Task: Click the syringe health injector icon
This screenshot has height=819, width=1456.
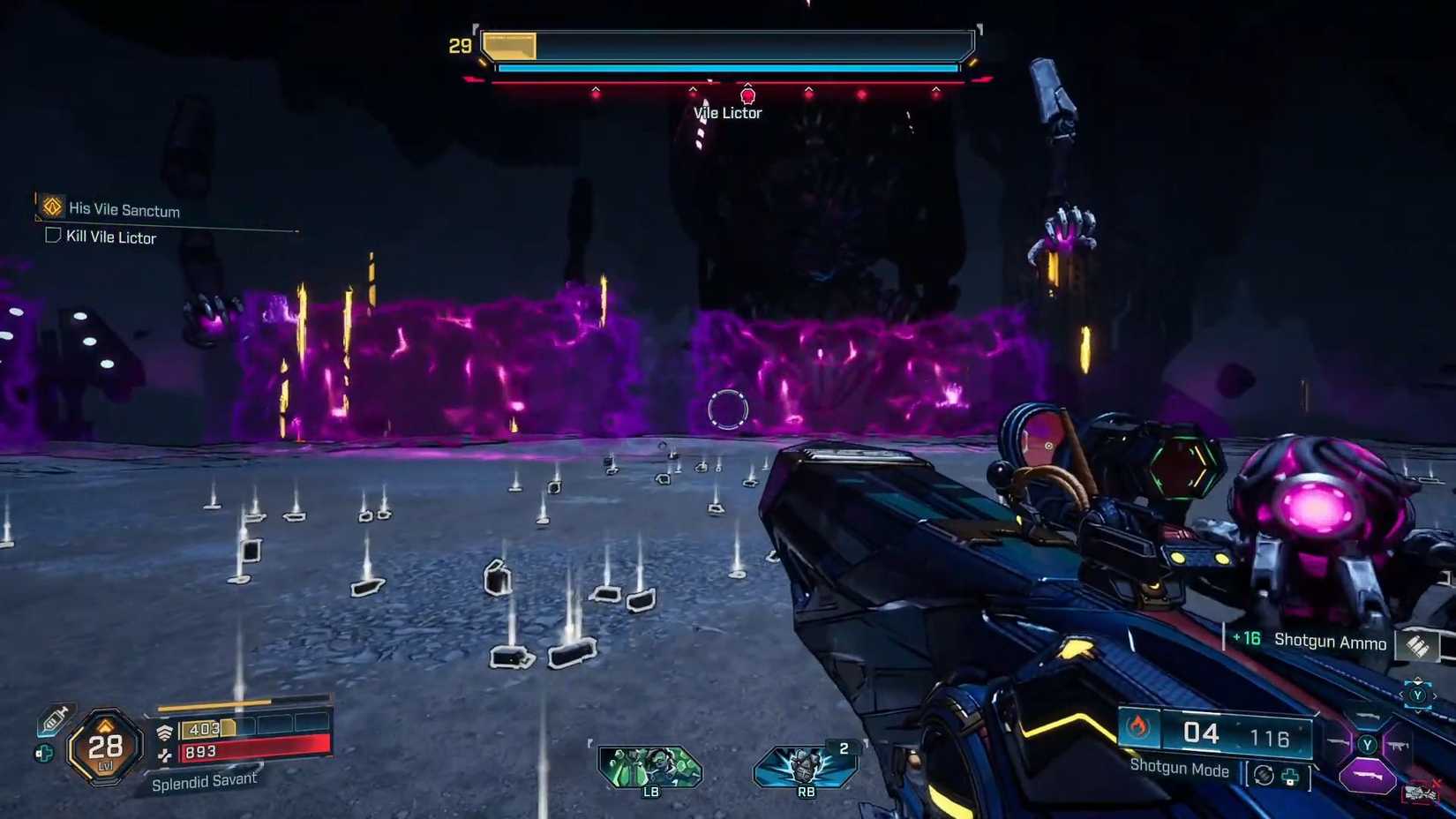Action: pos(54,721)
